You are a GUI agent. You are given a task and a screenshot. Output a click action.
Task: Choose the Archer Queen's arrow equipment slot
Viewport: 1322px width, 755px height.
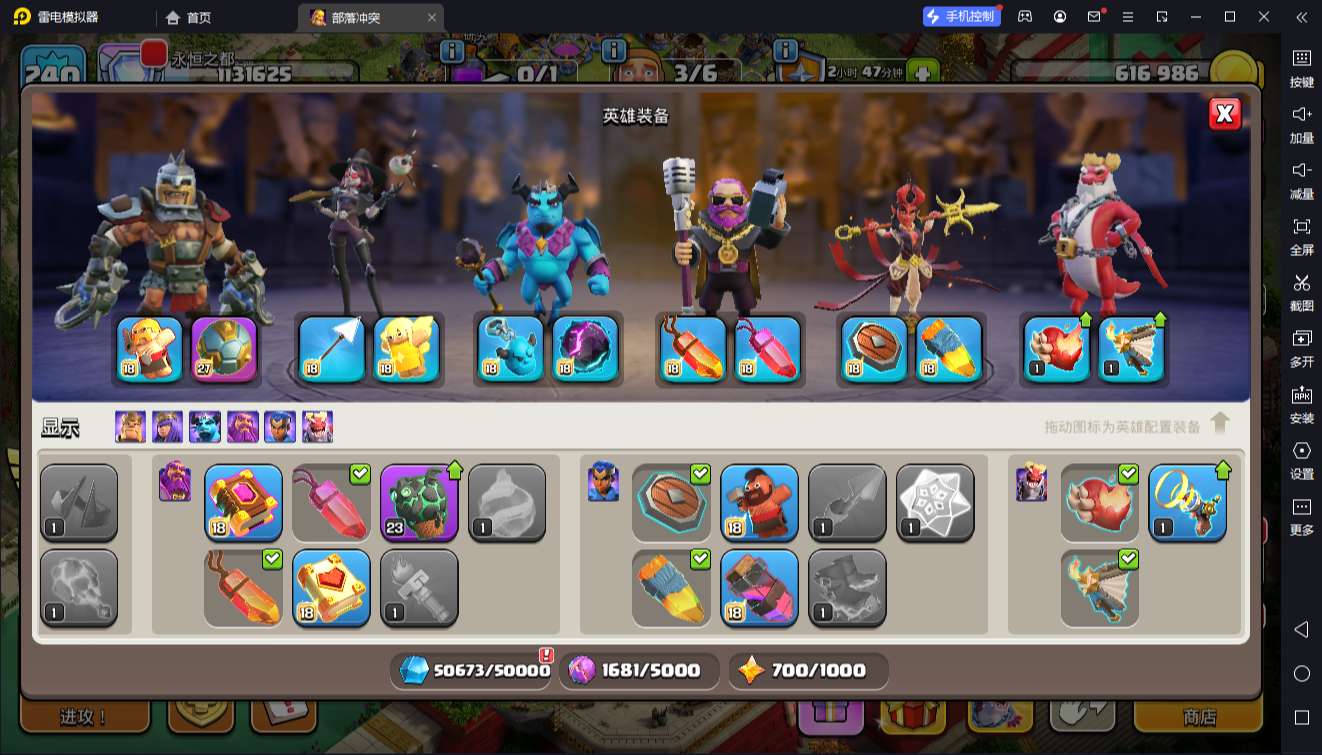click(x=332, y=349)
